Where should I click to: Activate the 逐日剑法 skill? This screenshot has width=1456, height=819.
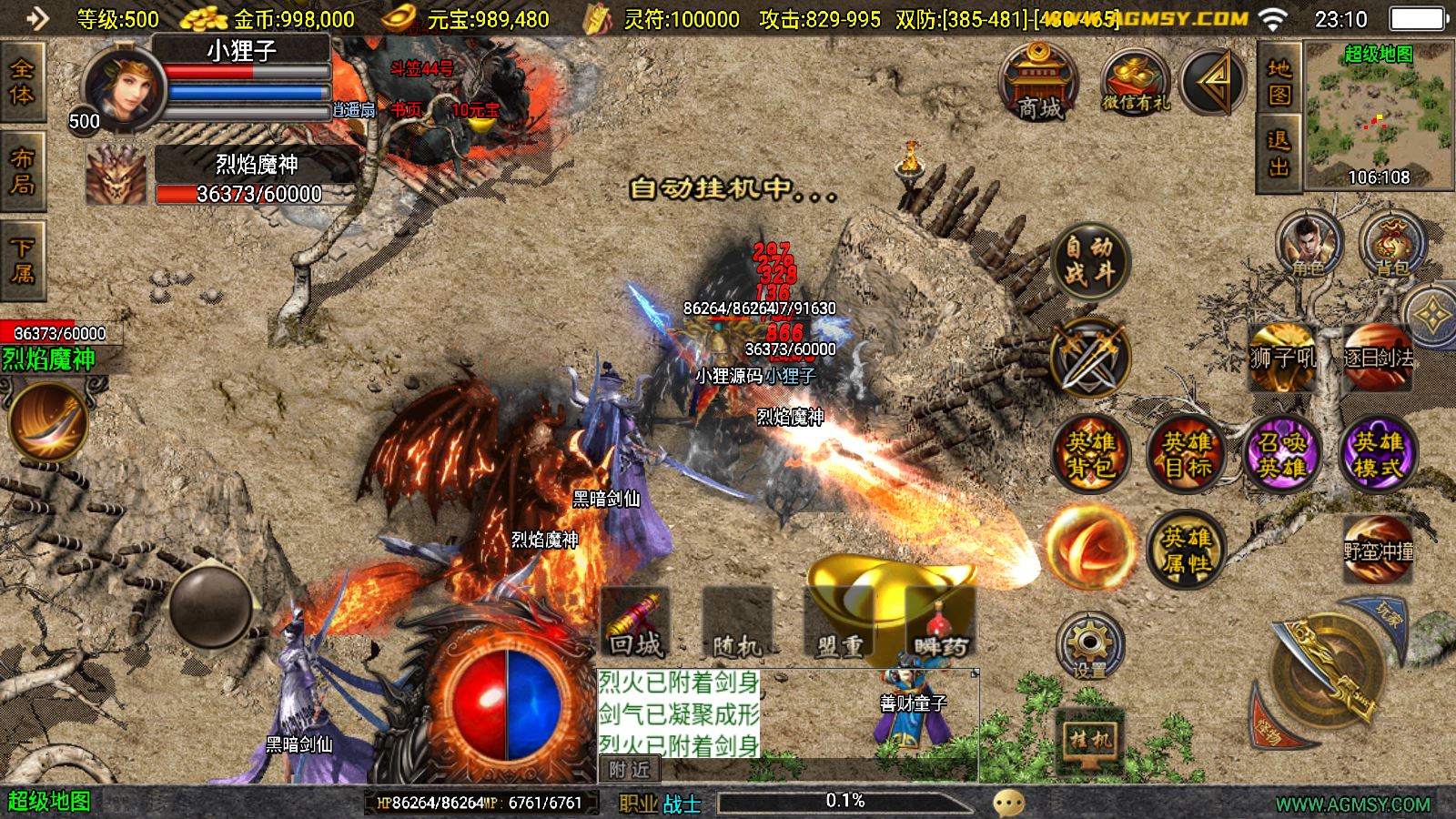coord(1378,358)
